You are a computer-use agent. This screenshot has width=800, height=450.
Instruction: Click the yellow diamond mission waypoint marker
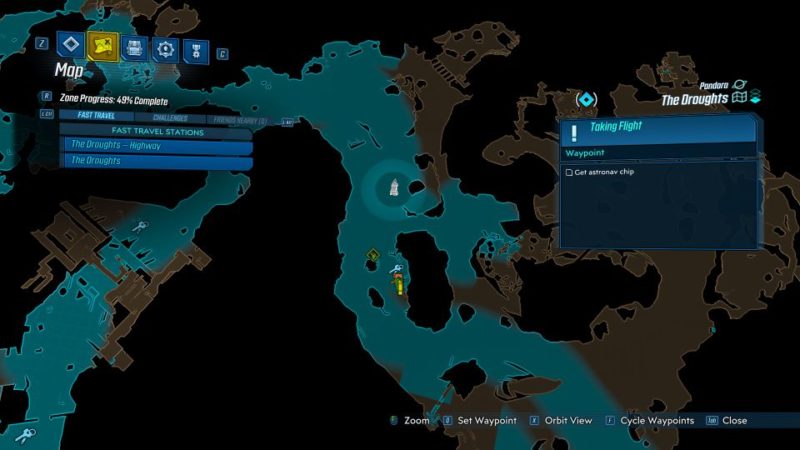[x=371, y=256]
